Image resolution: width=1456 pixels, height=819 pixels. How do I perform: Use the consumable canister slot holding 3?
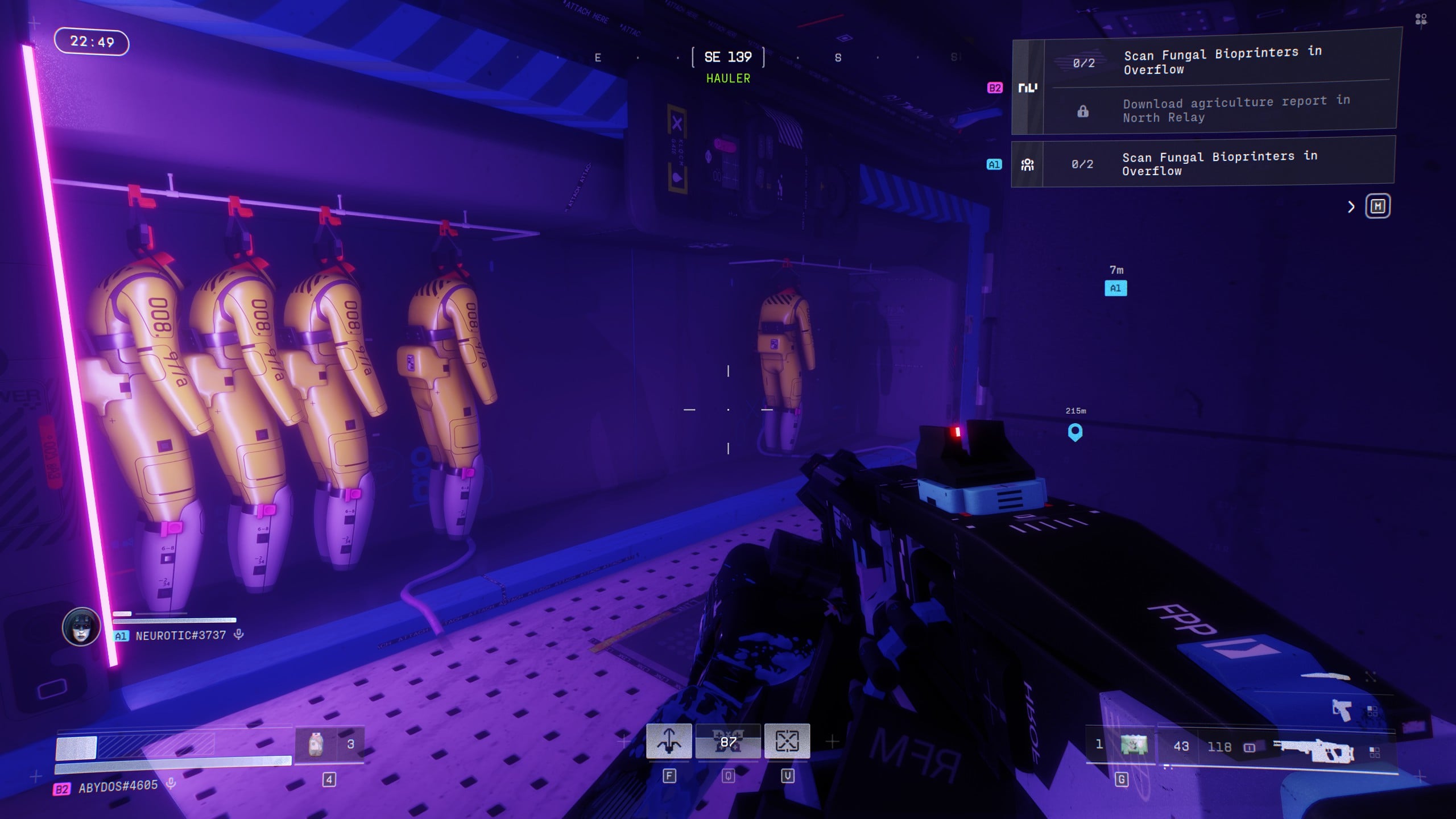(x=329, y=744)
